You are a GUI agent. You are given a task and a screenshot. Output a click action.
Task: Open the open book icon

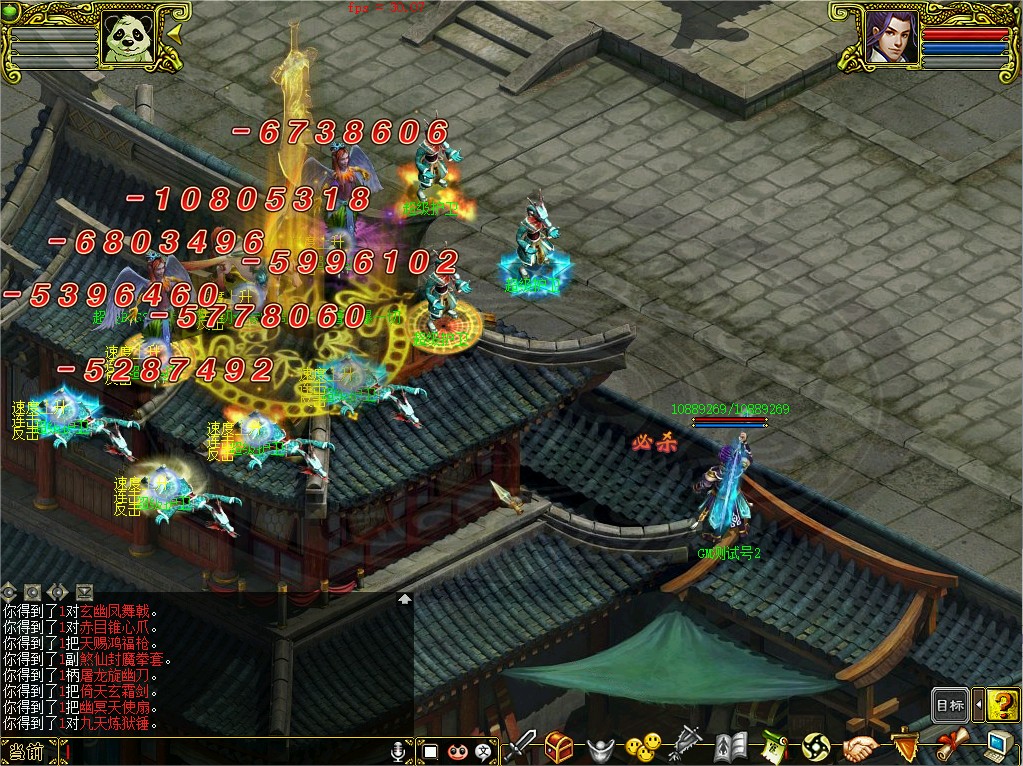pyautogui.click(x=730, y=746)
